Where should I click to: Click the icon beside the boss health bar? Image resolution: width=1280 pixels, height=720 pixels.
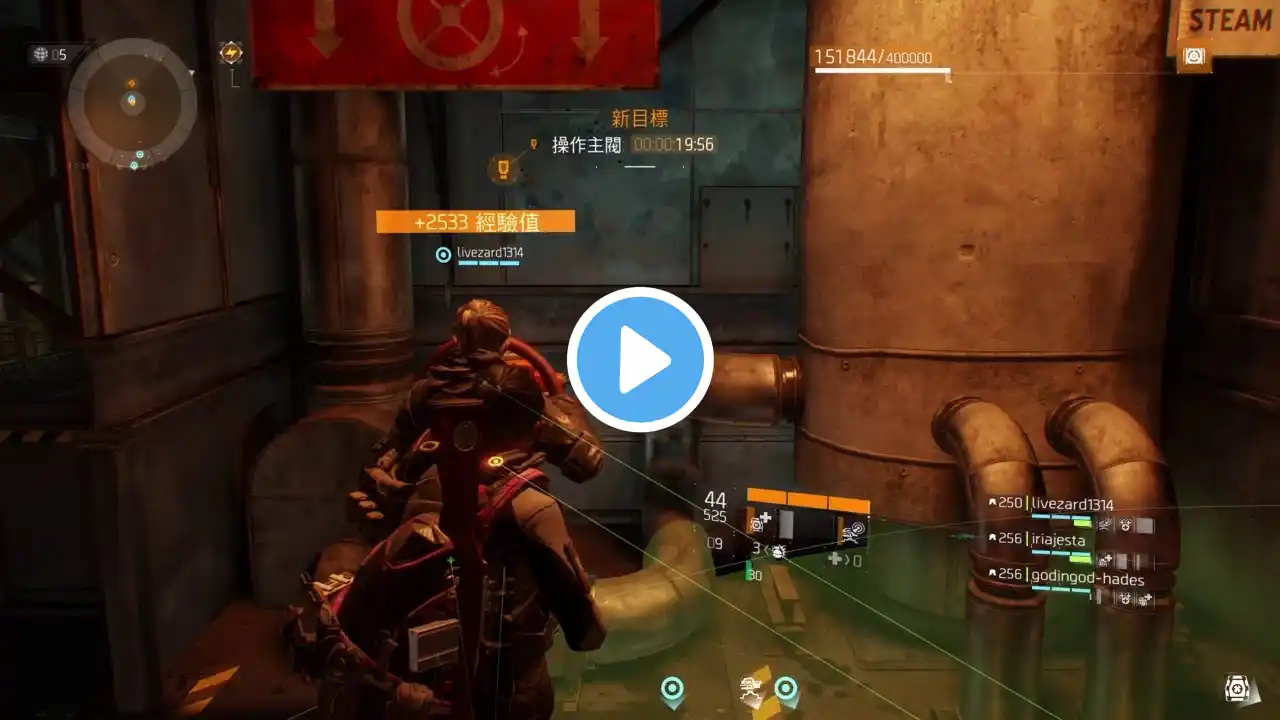pos(1193,57)
